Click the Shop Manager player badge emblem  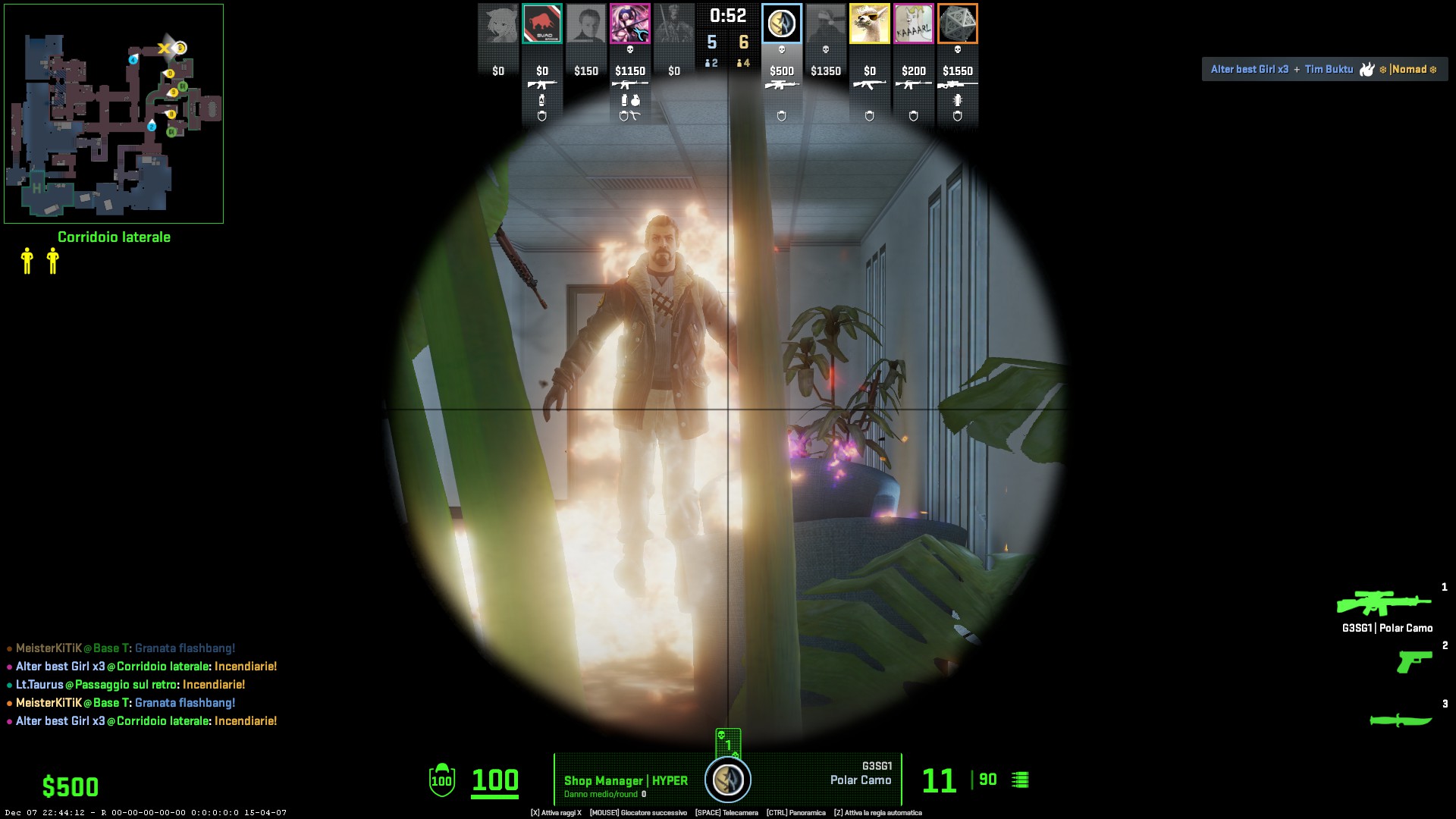pyautogui.click(x=728, y=780)
